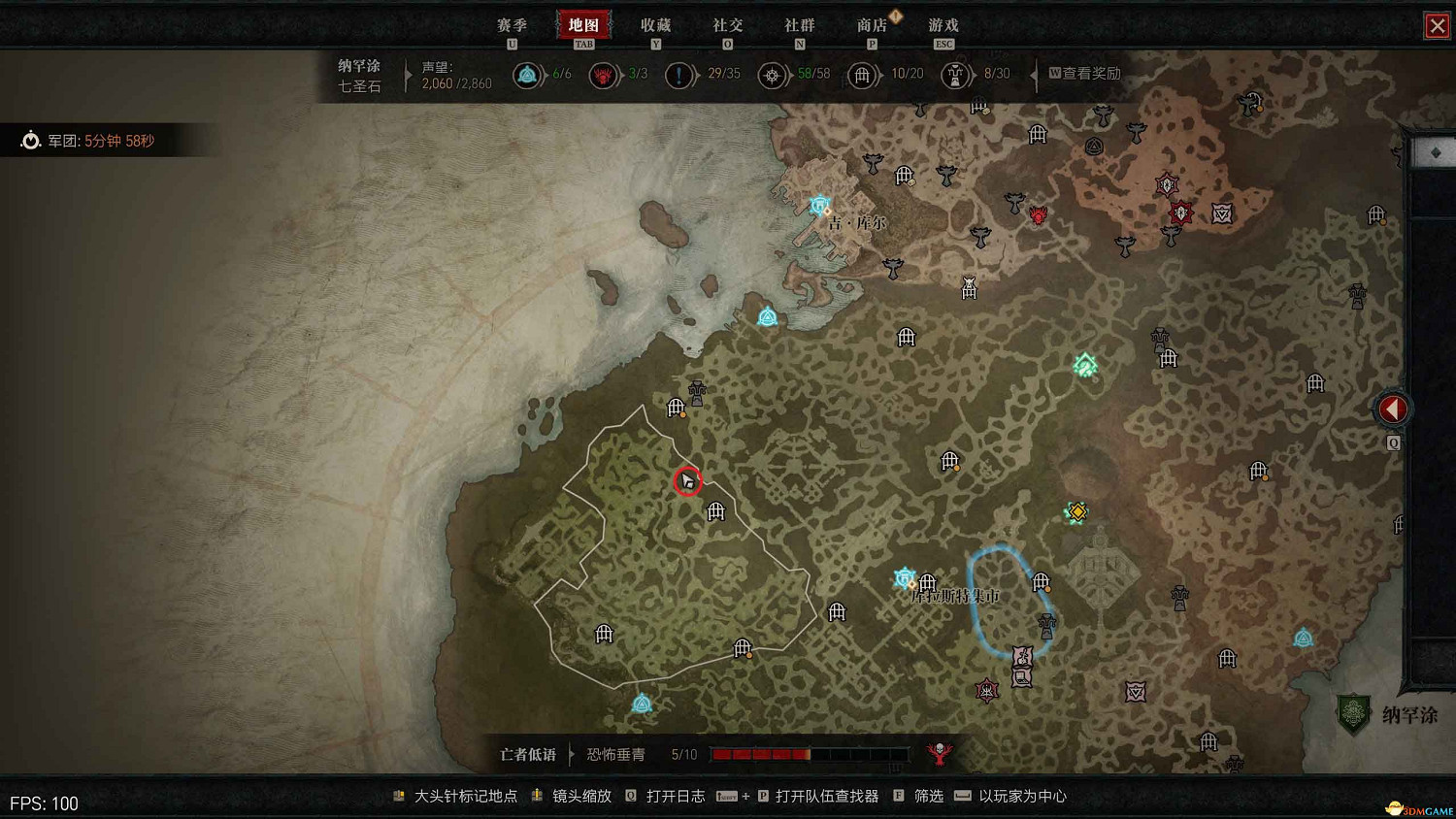1456x819 pixels.
Task: Open the 社交 tab
Action: click(726, 24)
